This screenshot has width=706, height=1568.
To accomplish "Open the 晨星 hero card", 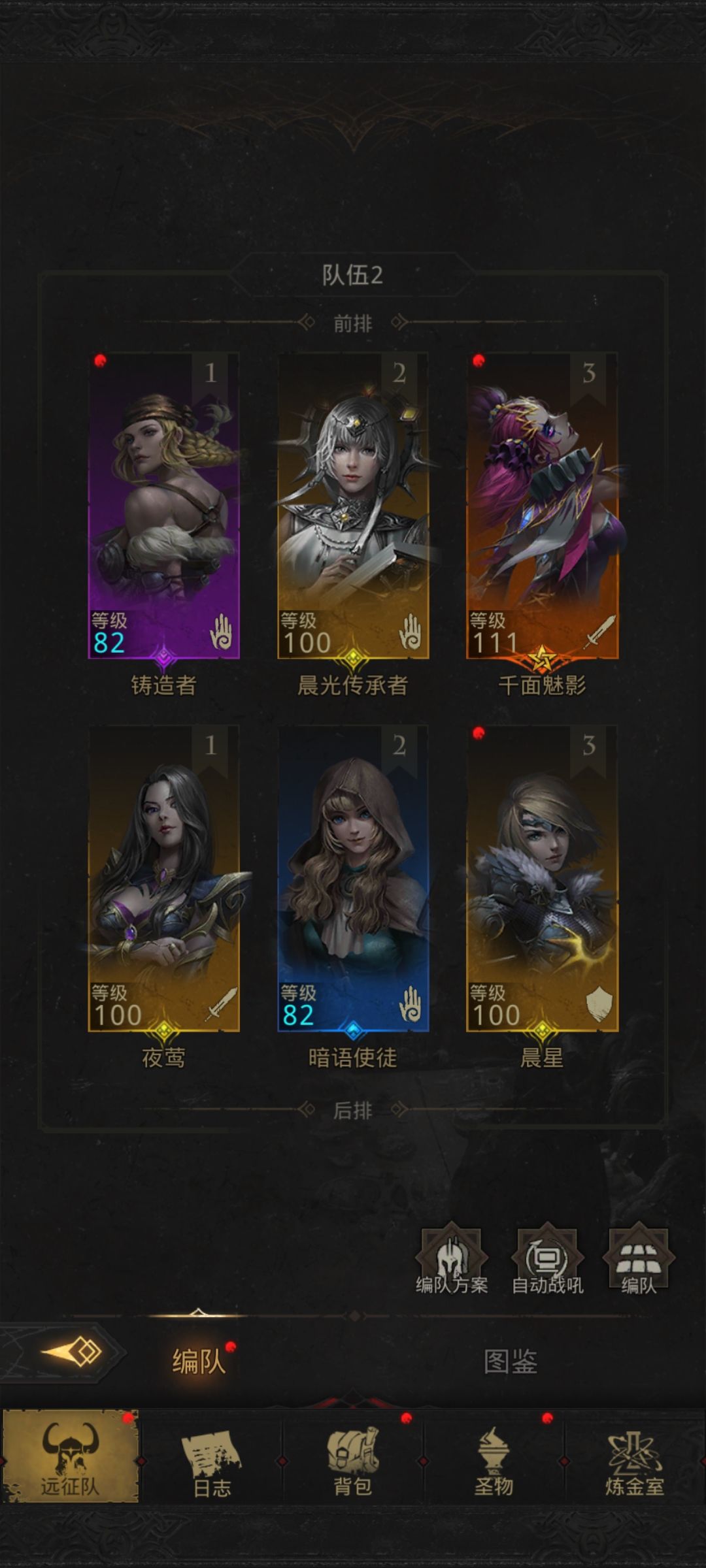I will click(x=542, y=879).
